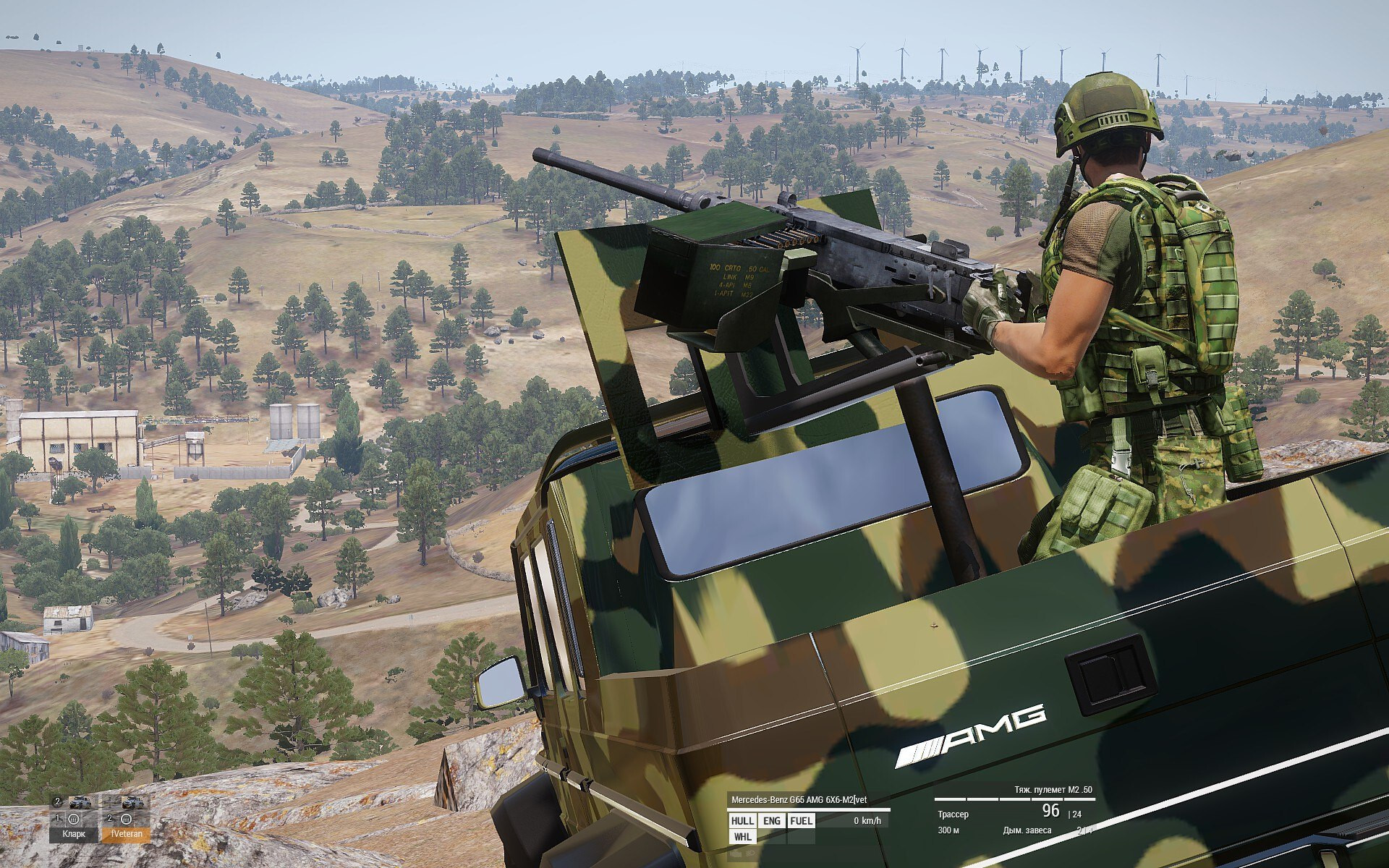Click the WHL wheel status indicator
This screenshot has width=1389, height=868.
(742, 837)
